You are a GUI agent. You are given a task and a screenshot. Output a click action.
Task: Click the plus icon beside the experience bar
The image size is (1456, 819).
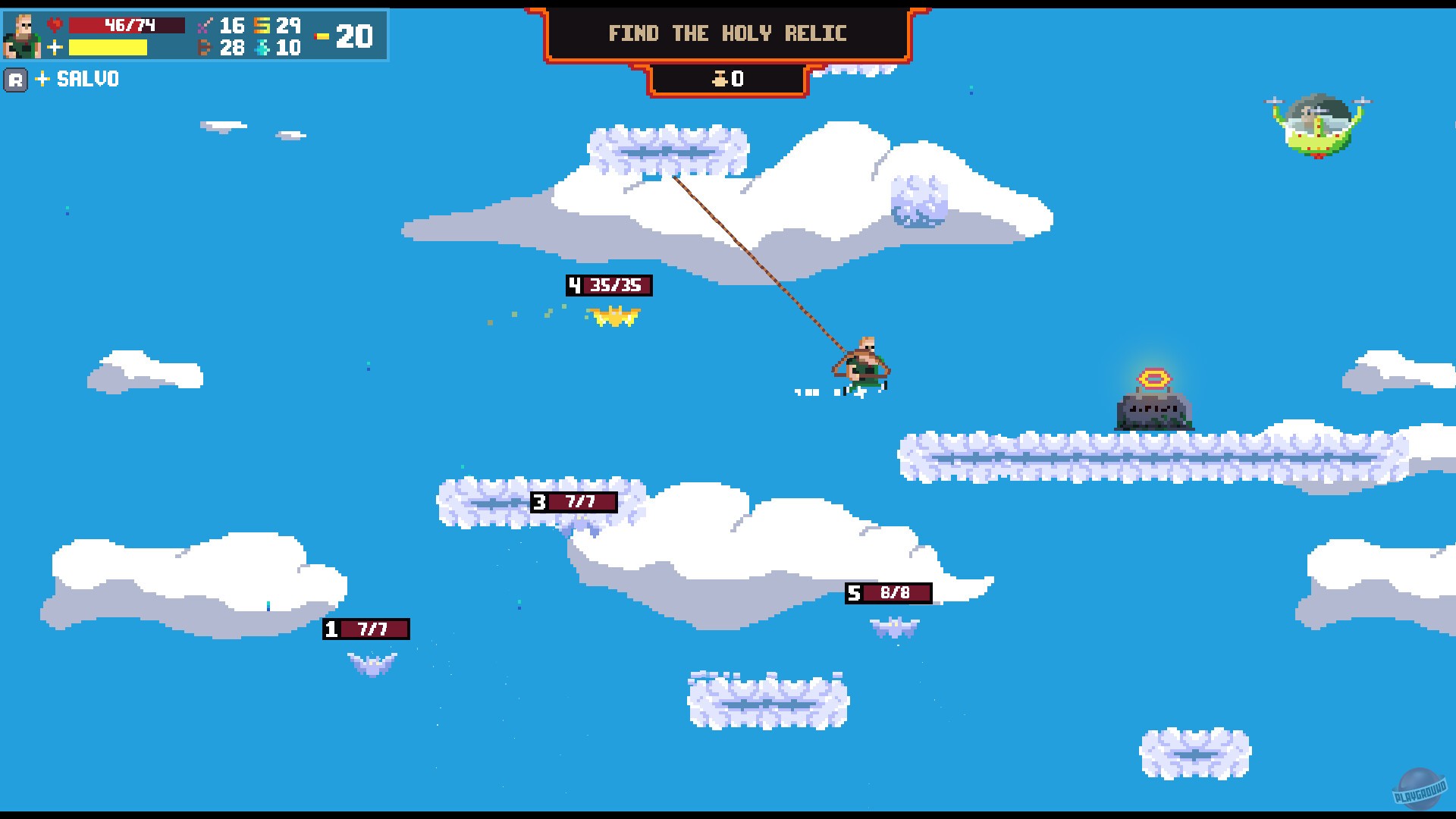[x=55, y=47]
